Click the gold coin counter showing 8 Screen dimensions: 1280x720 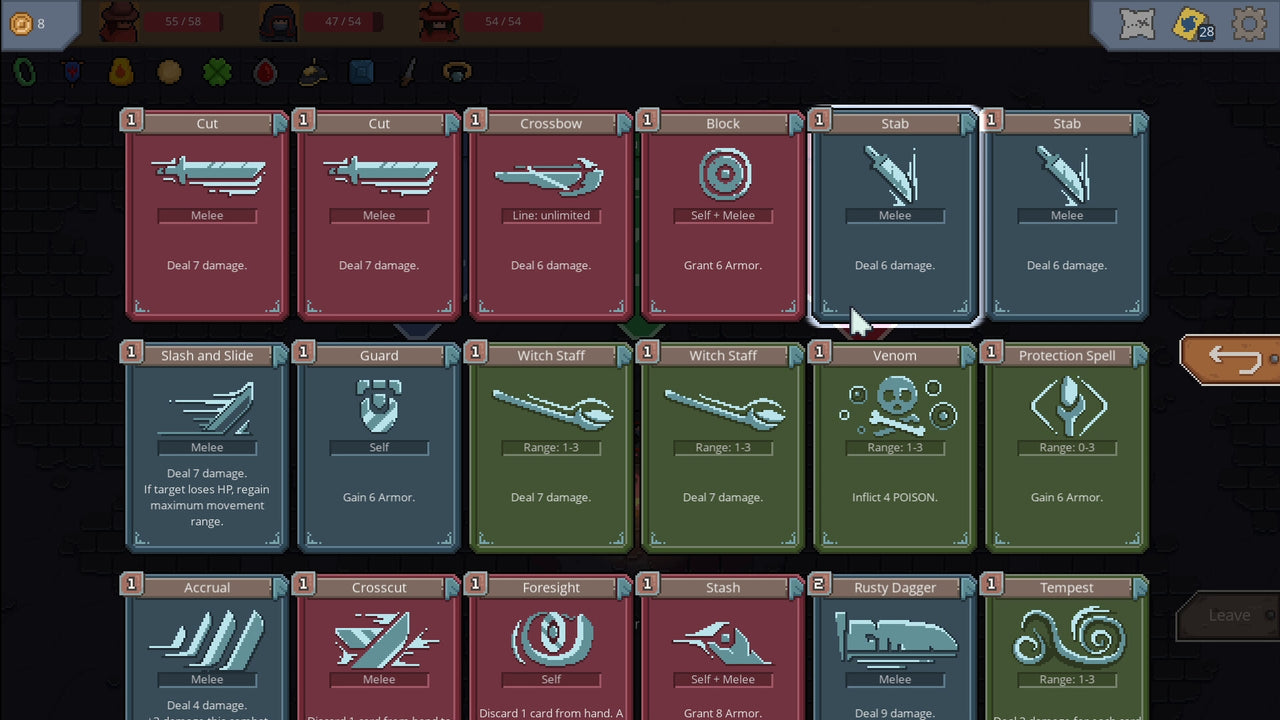coord(28,22)
